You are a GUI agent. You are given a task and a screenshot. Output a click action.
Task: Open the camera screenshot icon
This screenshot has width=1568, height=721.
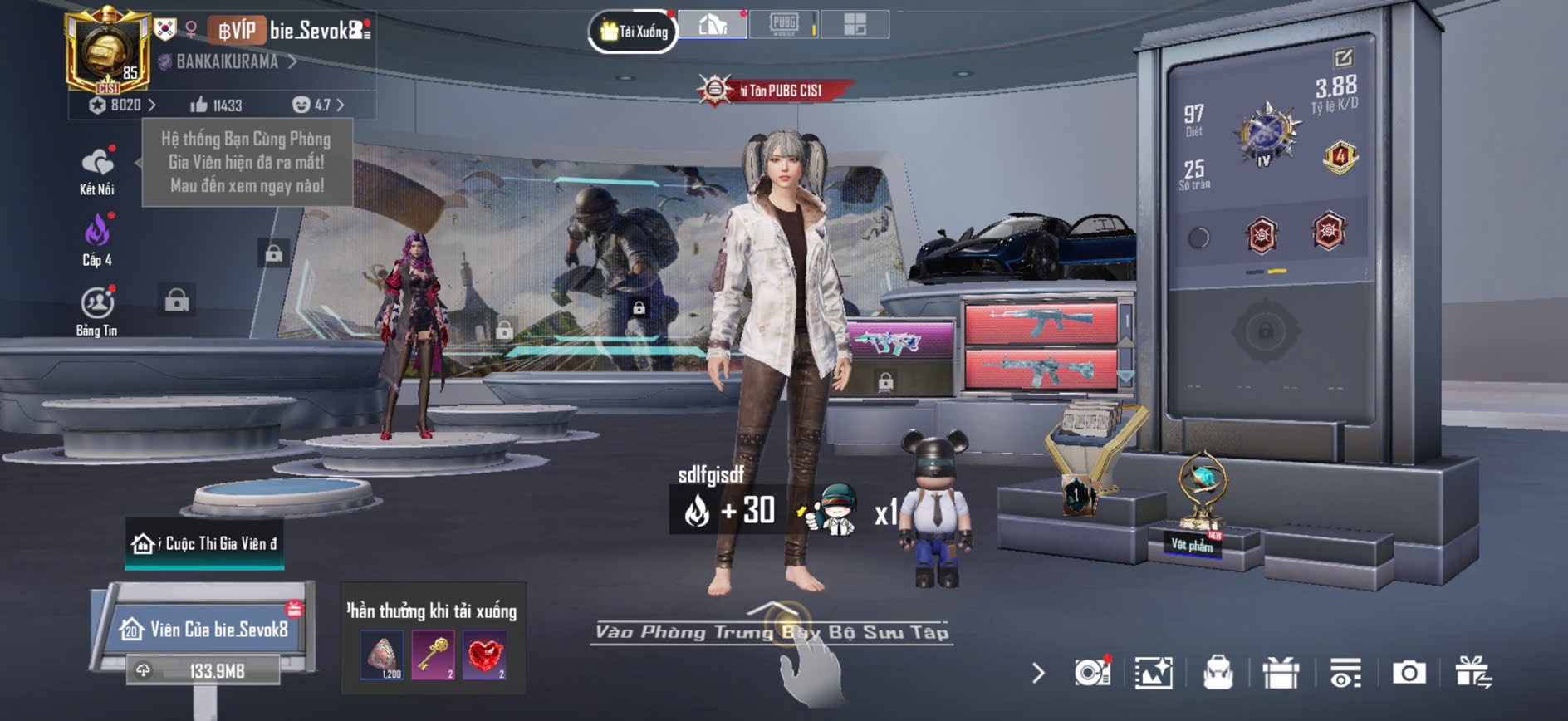click(1409, 673)
